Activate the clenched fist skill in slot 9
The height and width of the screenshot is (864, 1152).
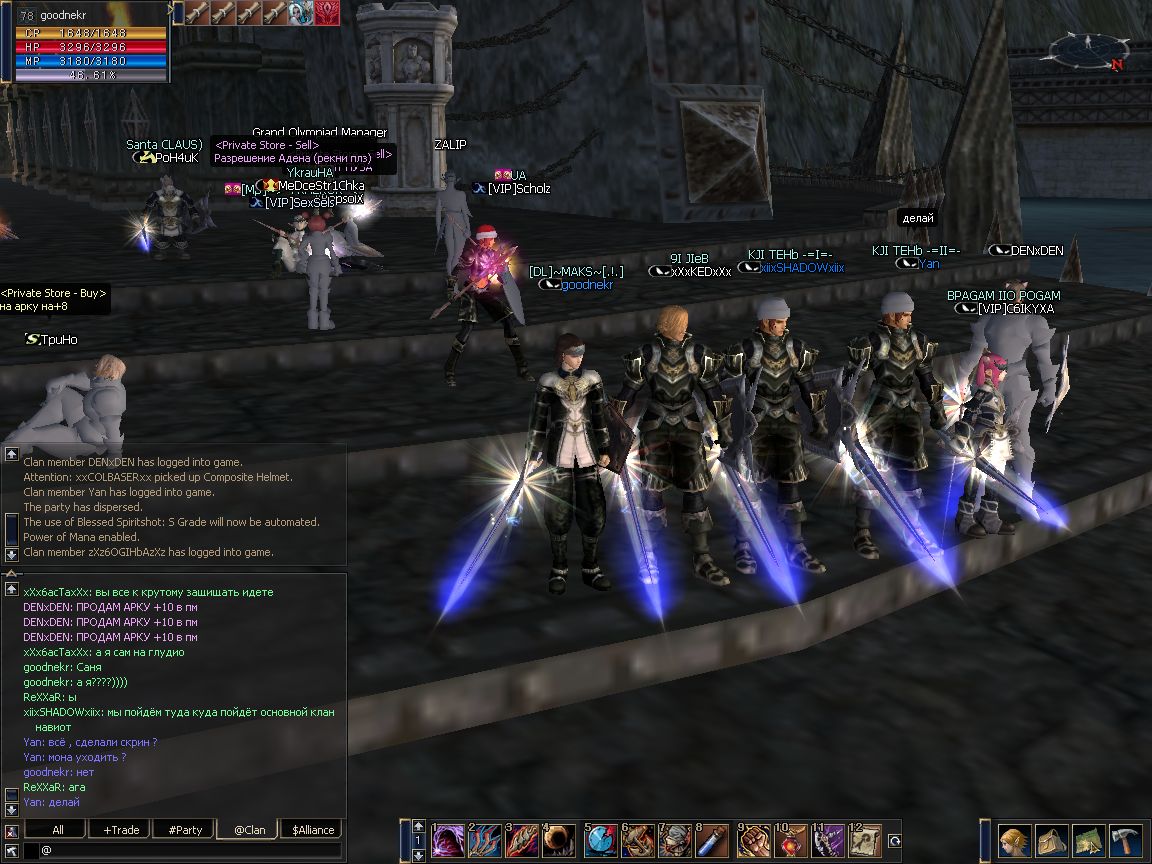point(754,840)
